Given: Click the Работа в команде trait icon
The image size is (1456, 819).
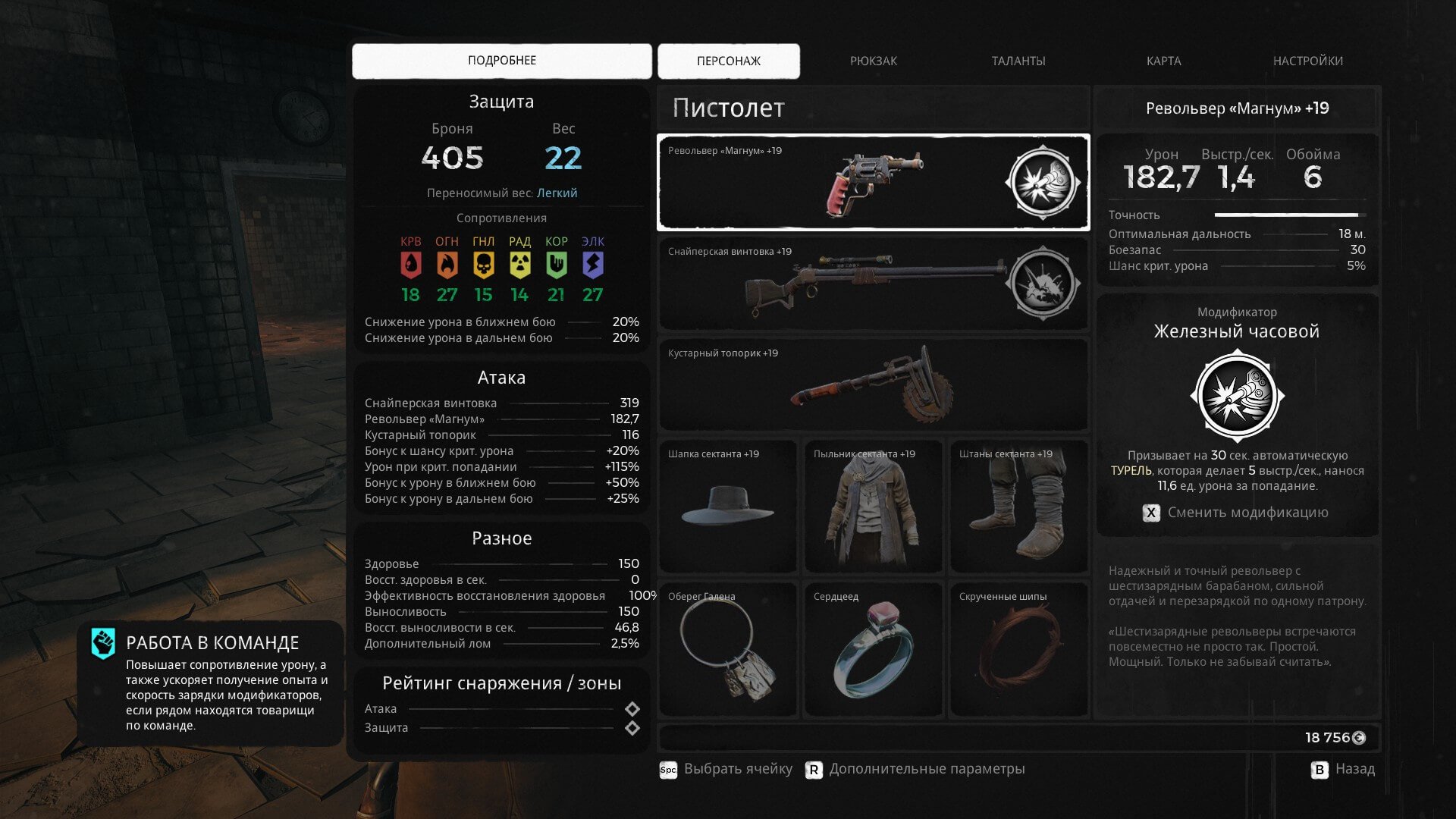Looking at the screenshot, I should point(103,643).
